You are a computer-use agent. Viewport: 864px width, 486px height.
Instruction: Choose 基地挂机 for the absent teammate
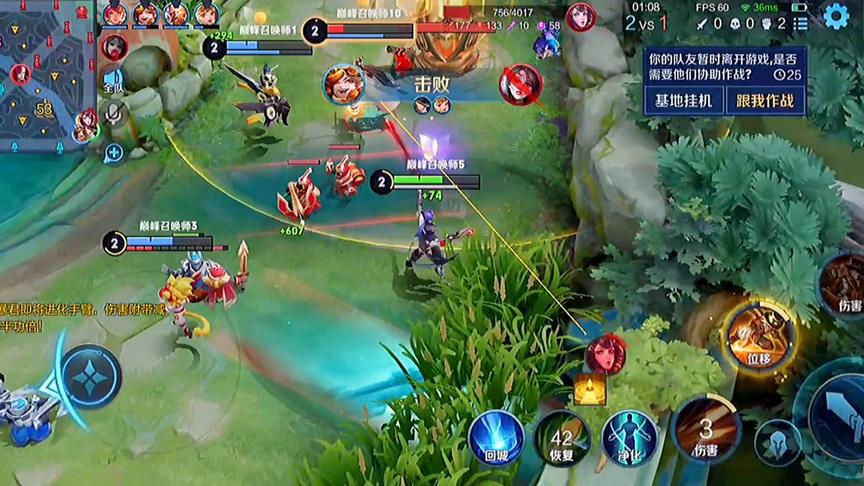coord(684,100)
